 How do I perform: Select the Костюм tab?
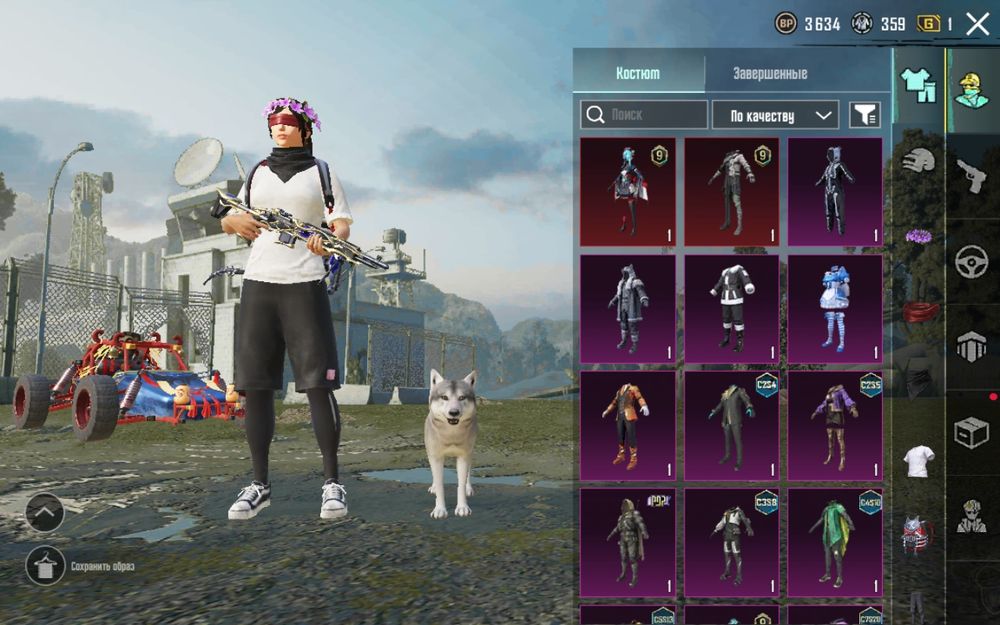pyautogui.click(x=638, y=74)
